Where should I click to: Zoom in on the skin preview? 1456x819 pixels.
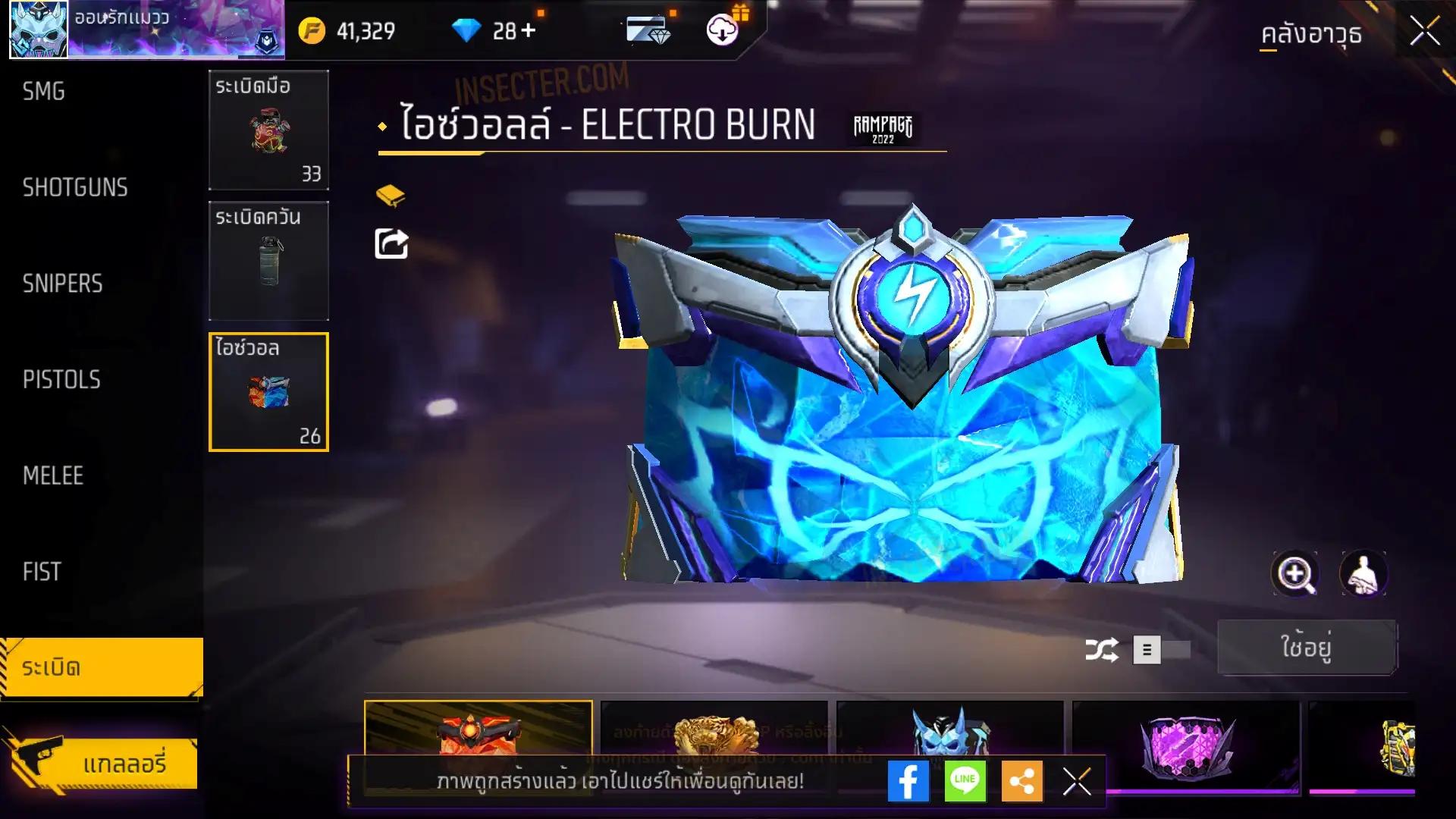click(1294, 574)
